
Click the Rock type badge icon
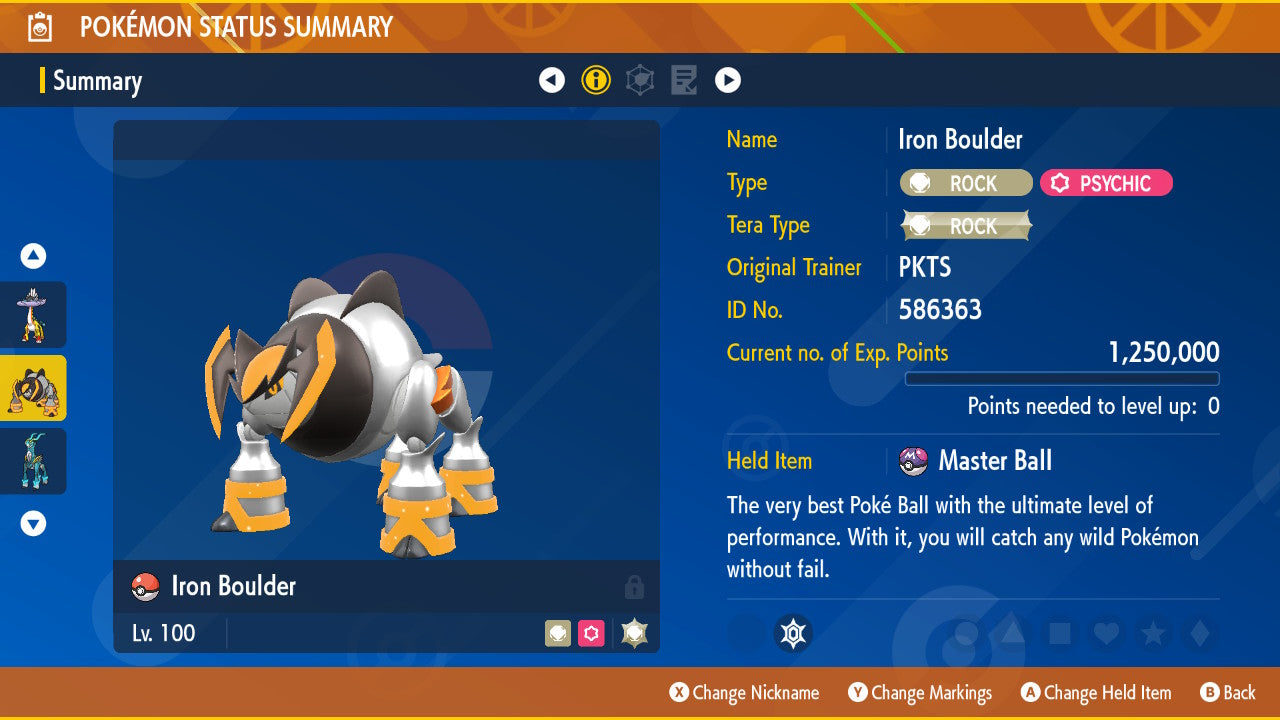(x=964, y=183)
